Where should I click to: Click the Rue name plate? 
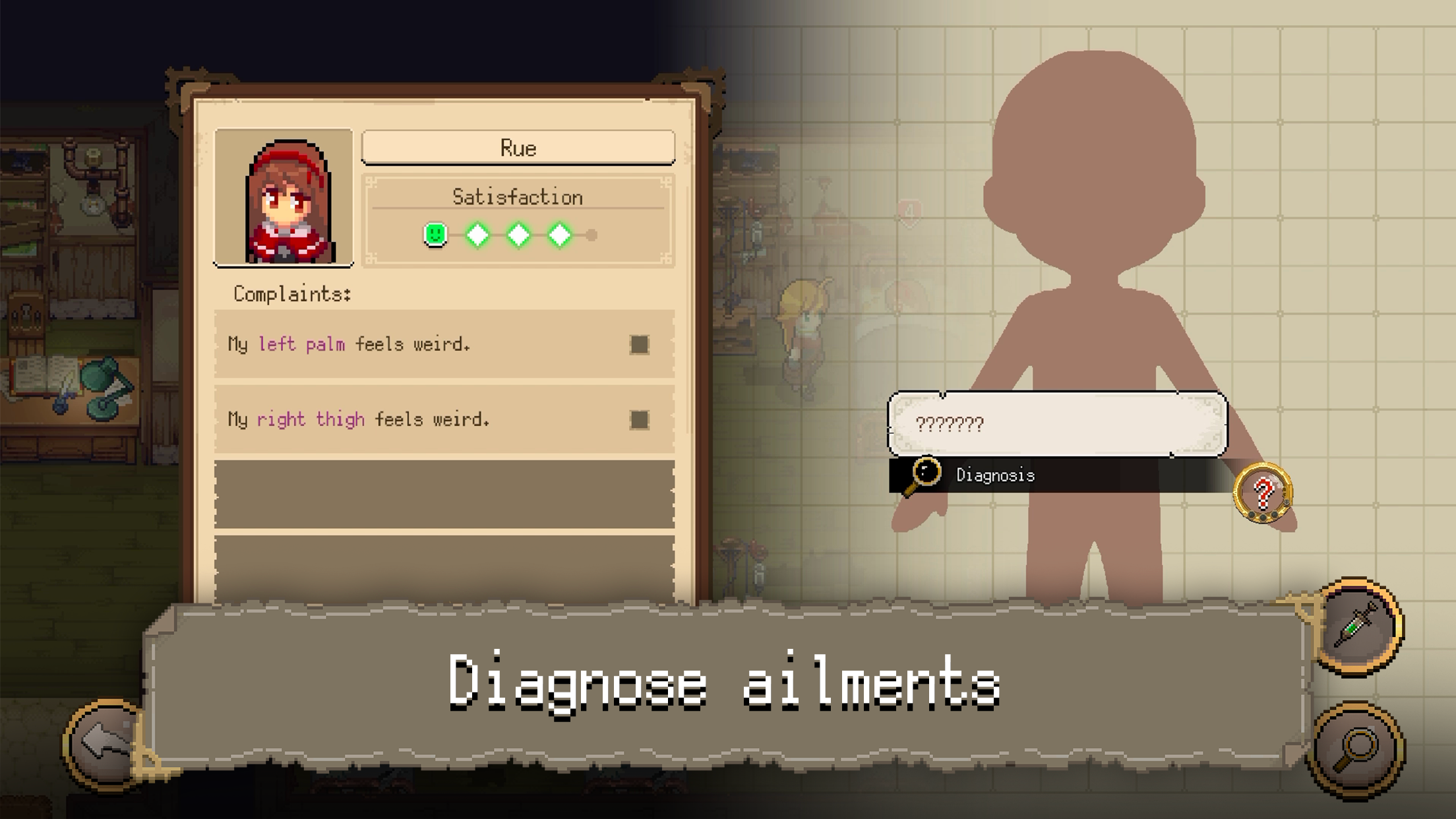coord(520,148)
